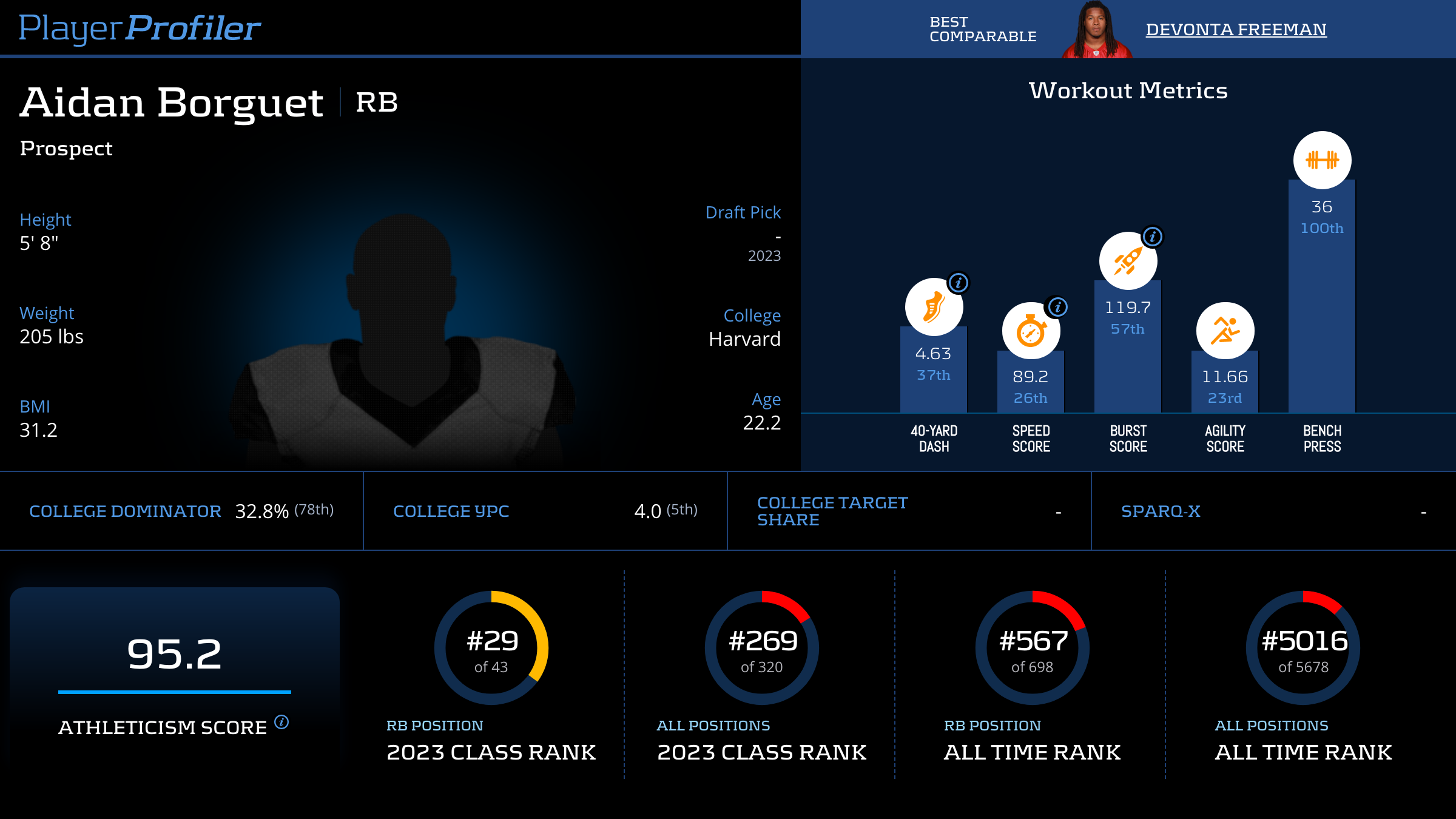This screenshot has width=1456, height=819.
Task: Show info for the 40-yard dash
Action: click(959, 283)
